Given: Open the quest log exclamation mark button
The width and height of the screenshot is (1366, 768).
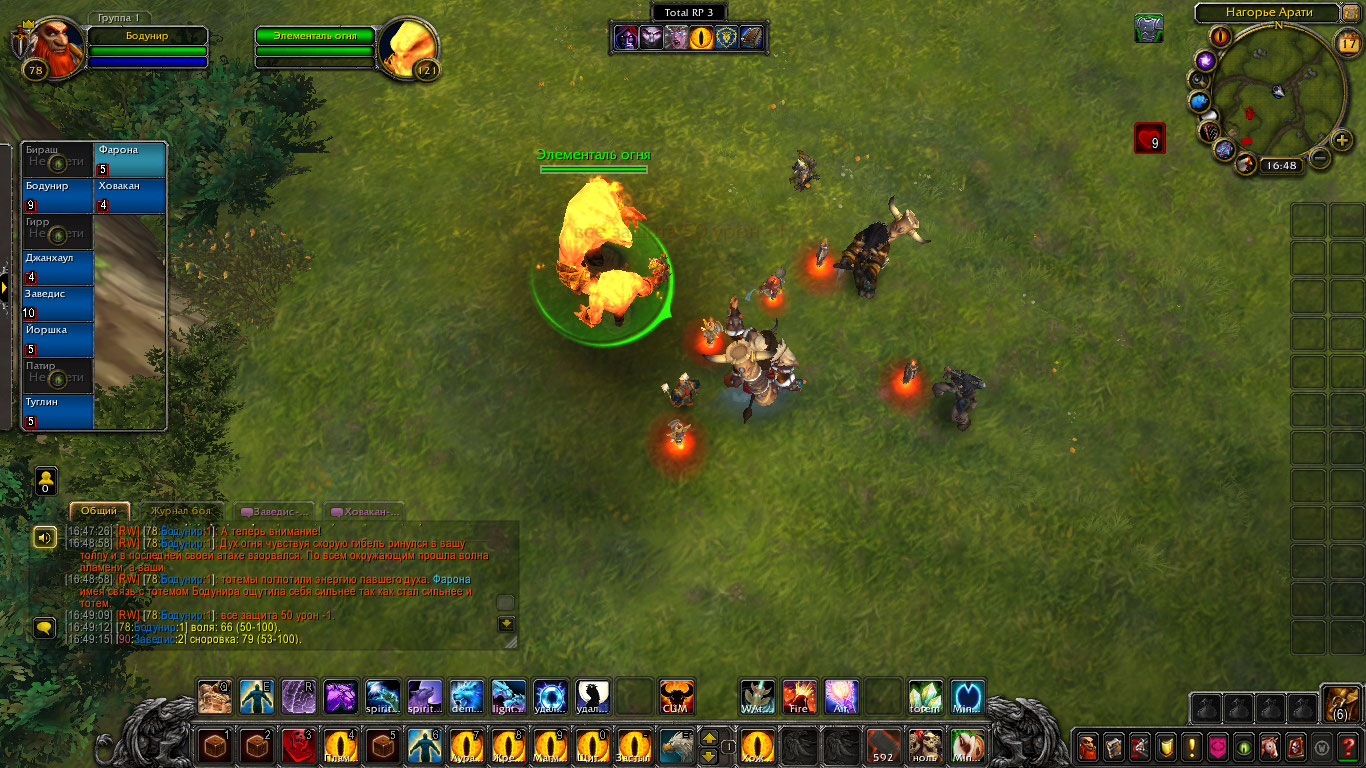Looking at the screenshot, I should (x=1192, y=746).
